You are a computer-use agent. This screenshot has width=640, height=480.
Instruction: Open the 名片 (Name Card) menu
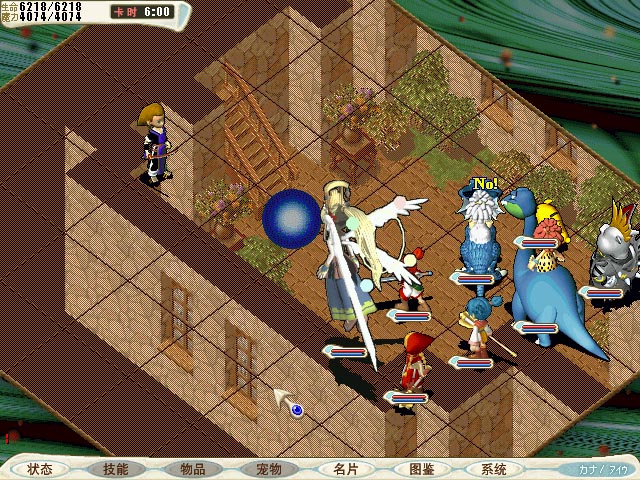point(344,469)
